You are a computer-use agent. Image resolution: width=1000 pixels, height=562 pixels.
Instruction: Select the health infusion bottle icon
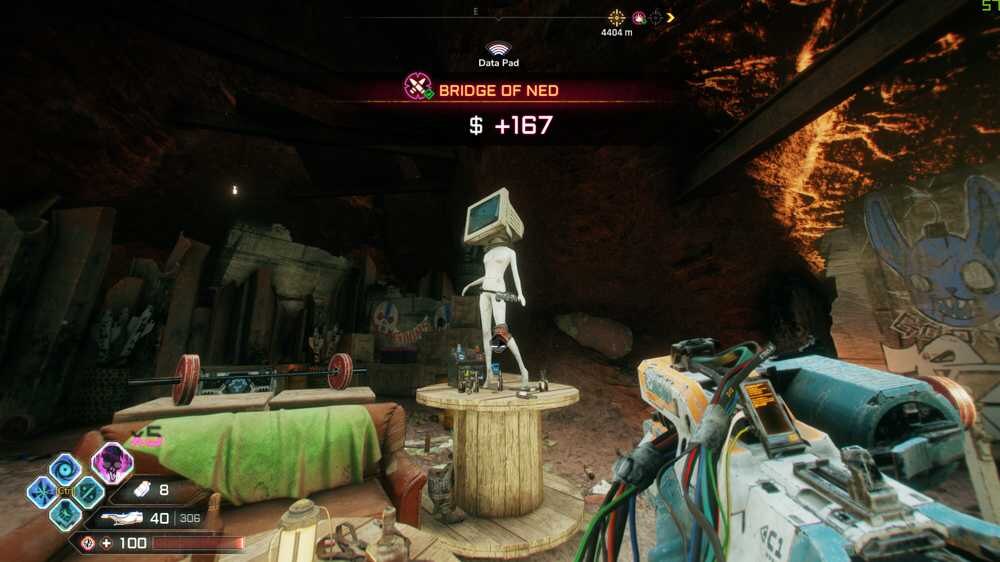[141, 490]
